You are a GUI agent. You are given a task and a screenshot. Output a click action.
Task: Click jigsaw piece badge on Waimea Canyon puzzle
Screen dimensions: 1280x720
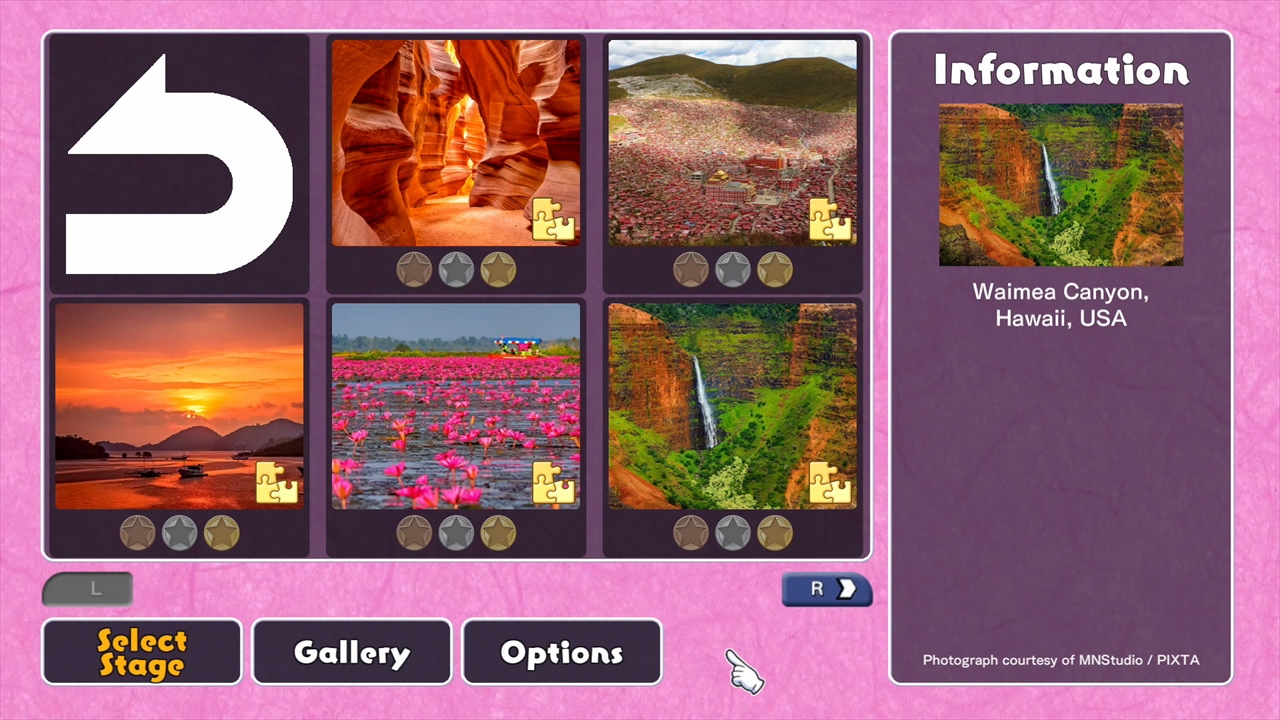tap(831, 482)
